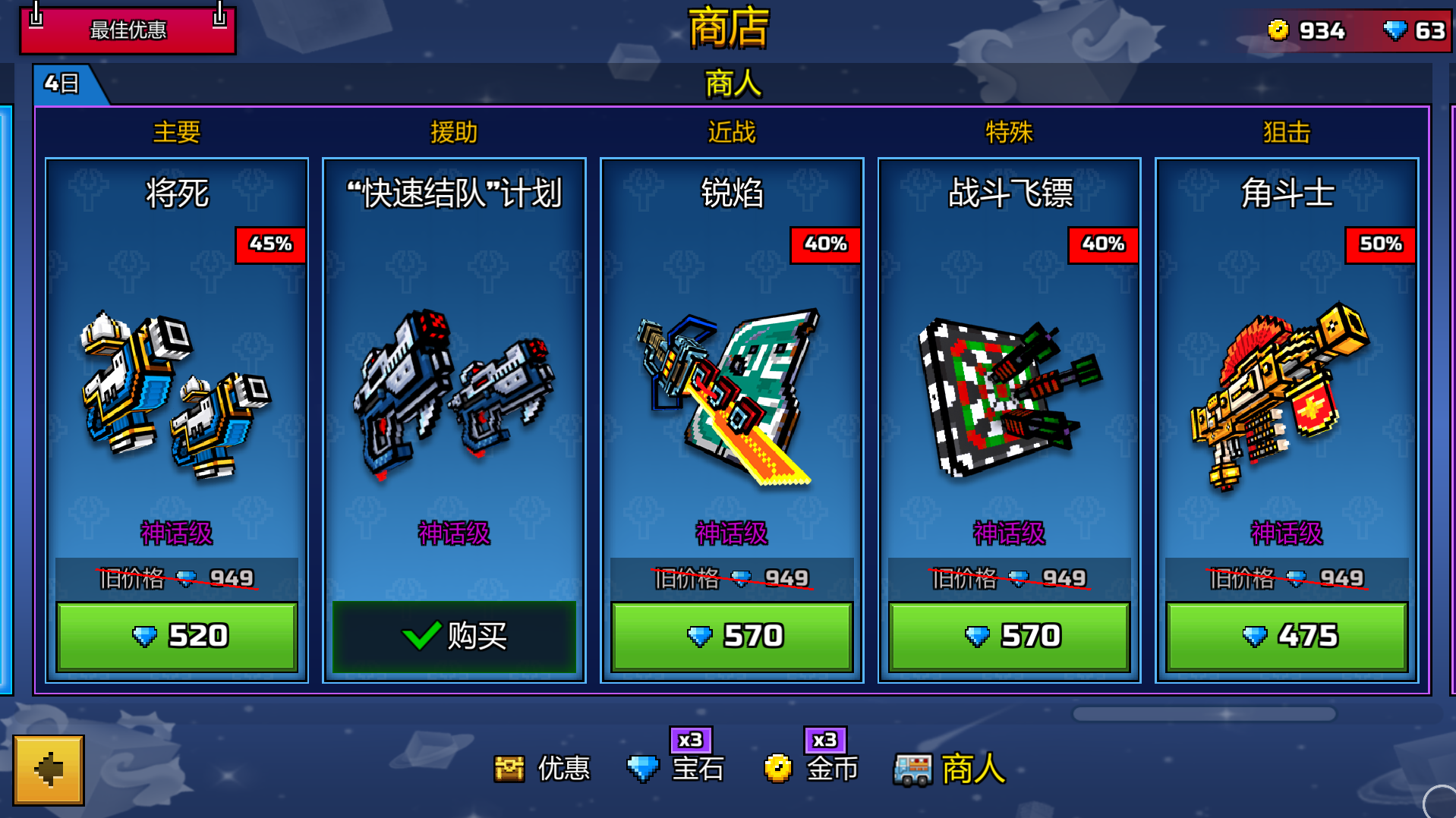Switch to the 金币 coins tab

811,769
